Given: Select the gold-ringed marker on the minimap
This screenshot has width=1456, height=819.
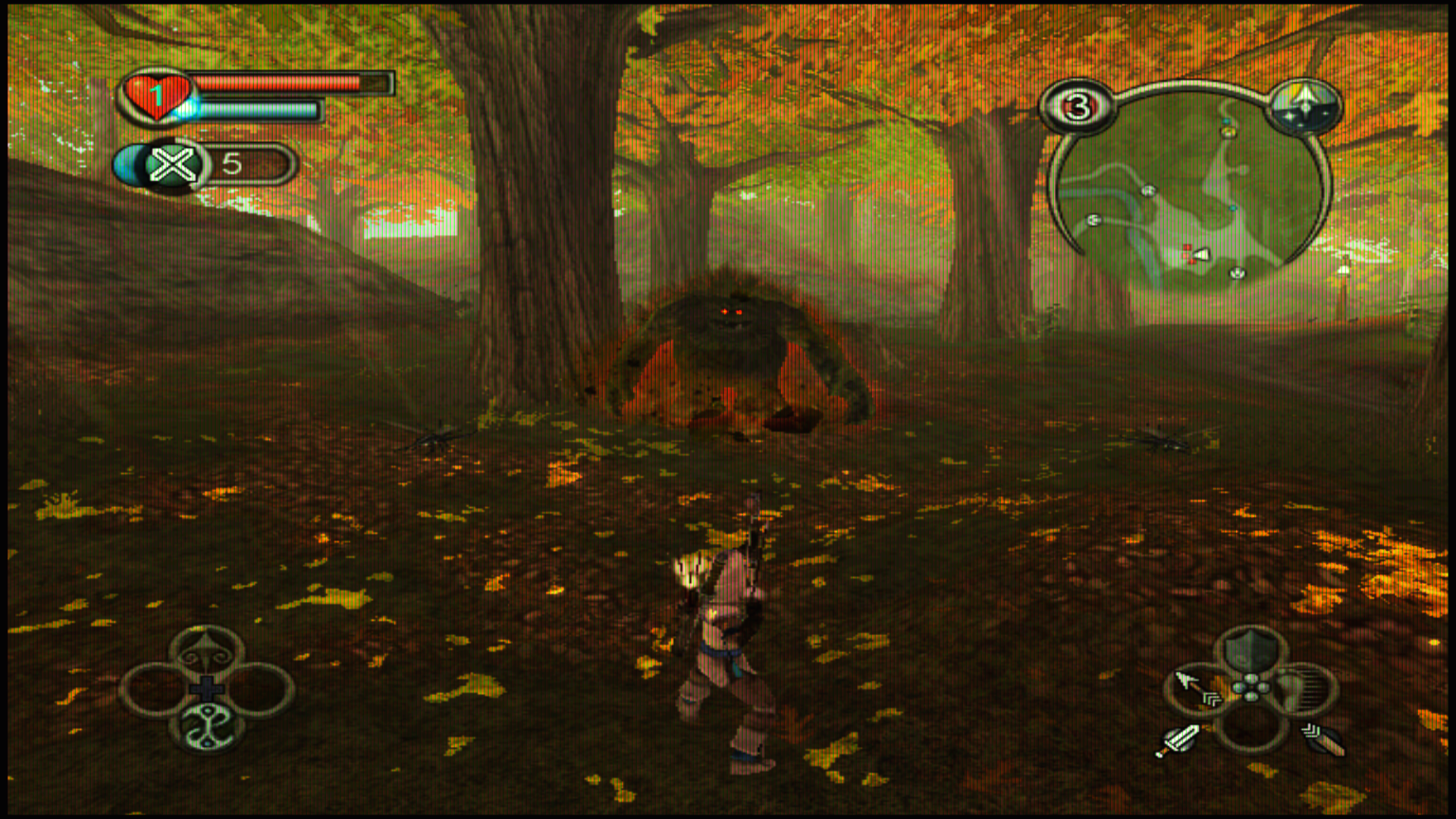Looking at the screenshot, I should 1228,132.
